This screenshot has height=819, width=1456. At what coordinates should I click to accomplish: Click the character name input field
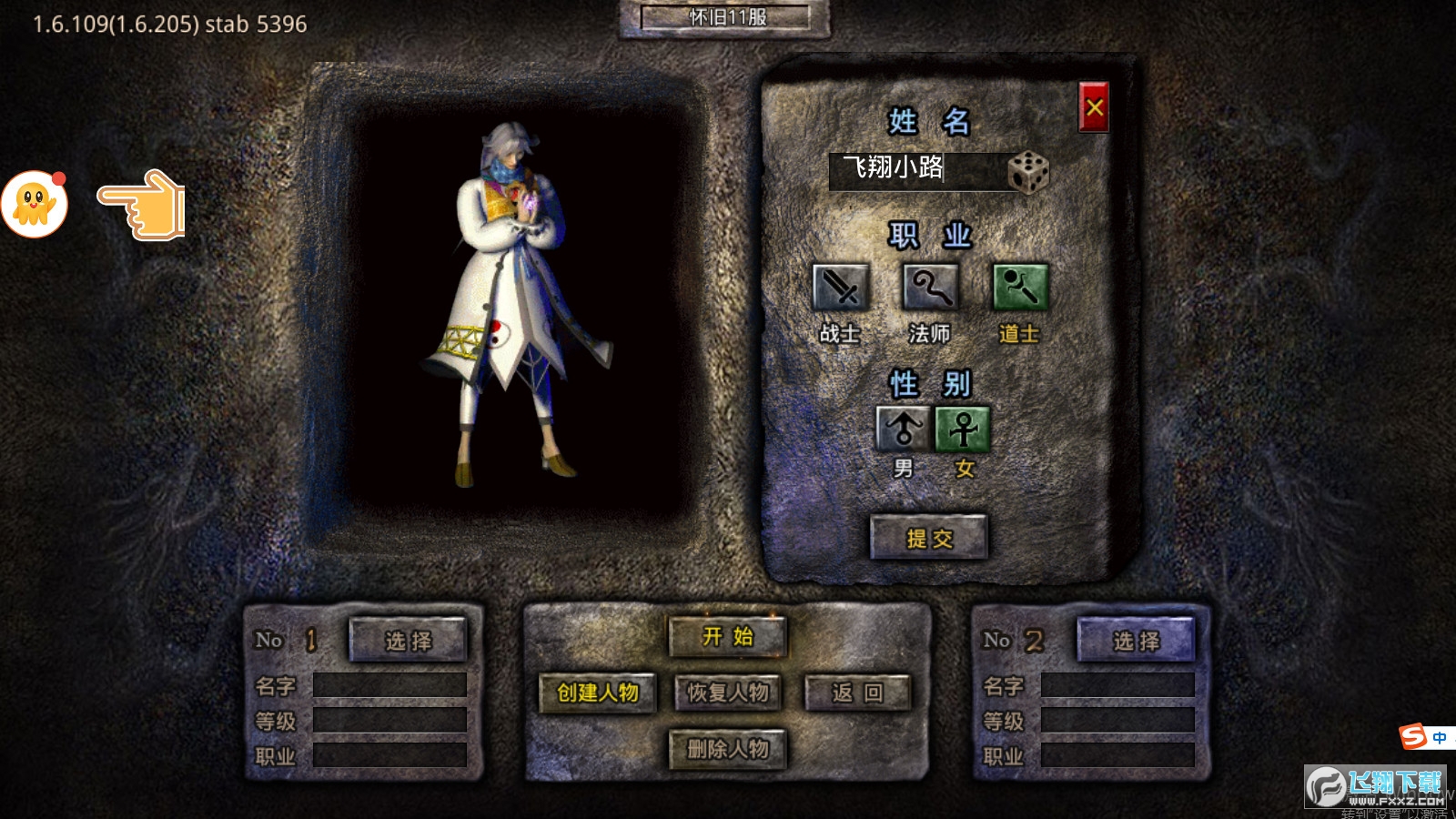(x=915, y=170)
